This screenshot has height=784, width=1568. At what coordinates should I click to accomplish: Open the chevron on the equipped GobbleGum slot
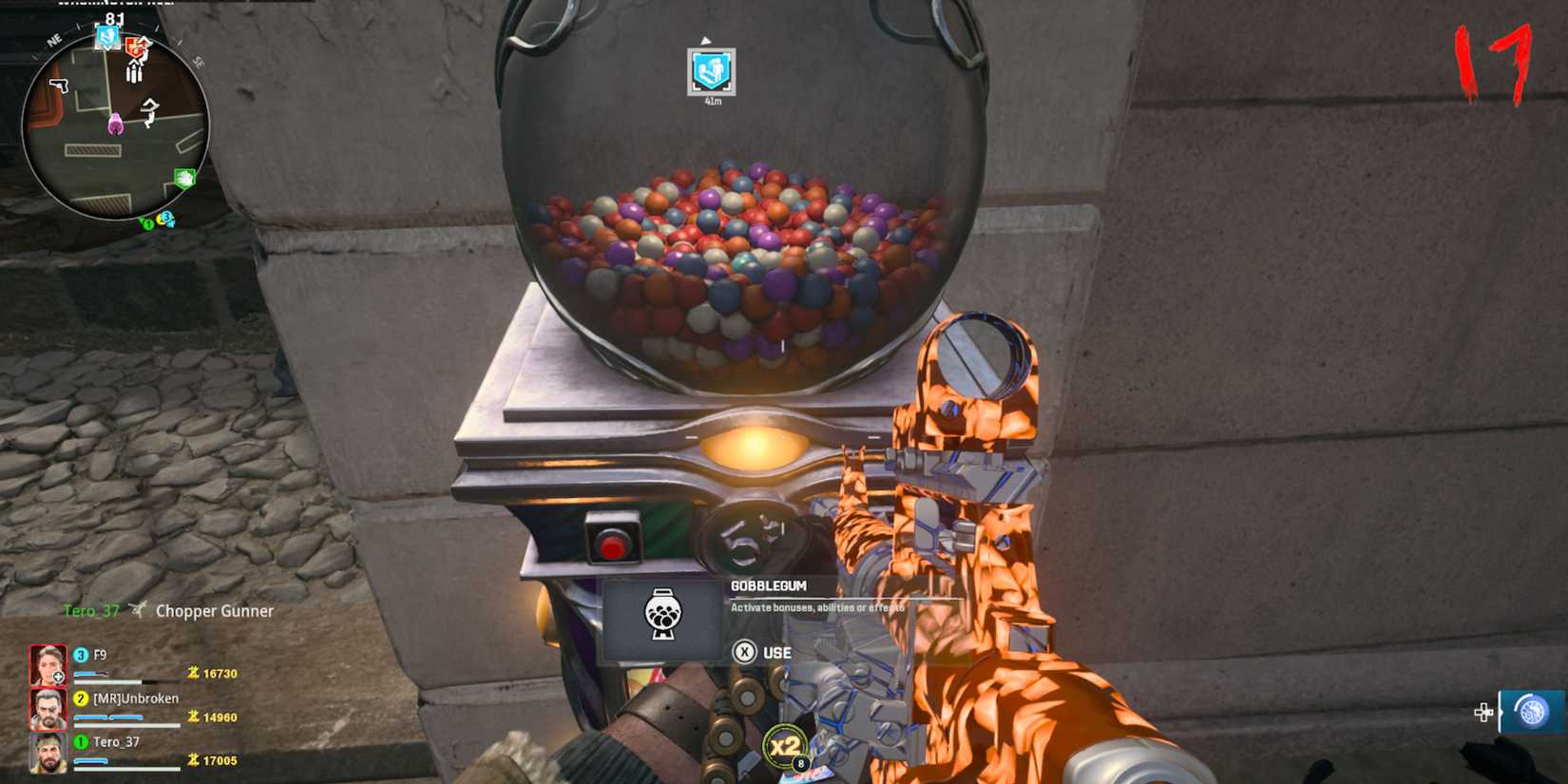click(x=1501, y=712)
